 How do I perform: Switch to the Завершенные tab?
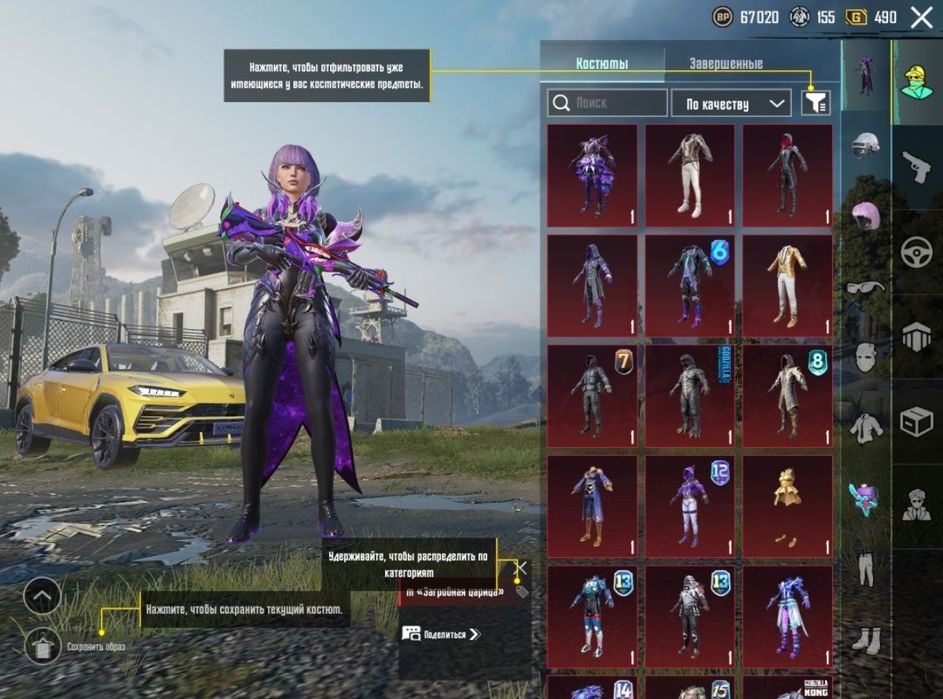726,64
